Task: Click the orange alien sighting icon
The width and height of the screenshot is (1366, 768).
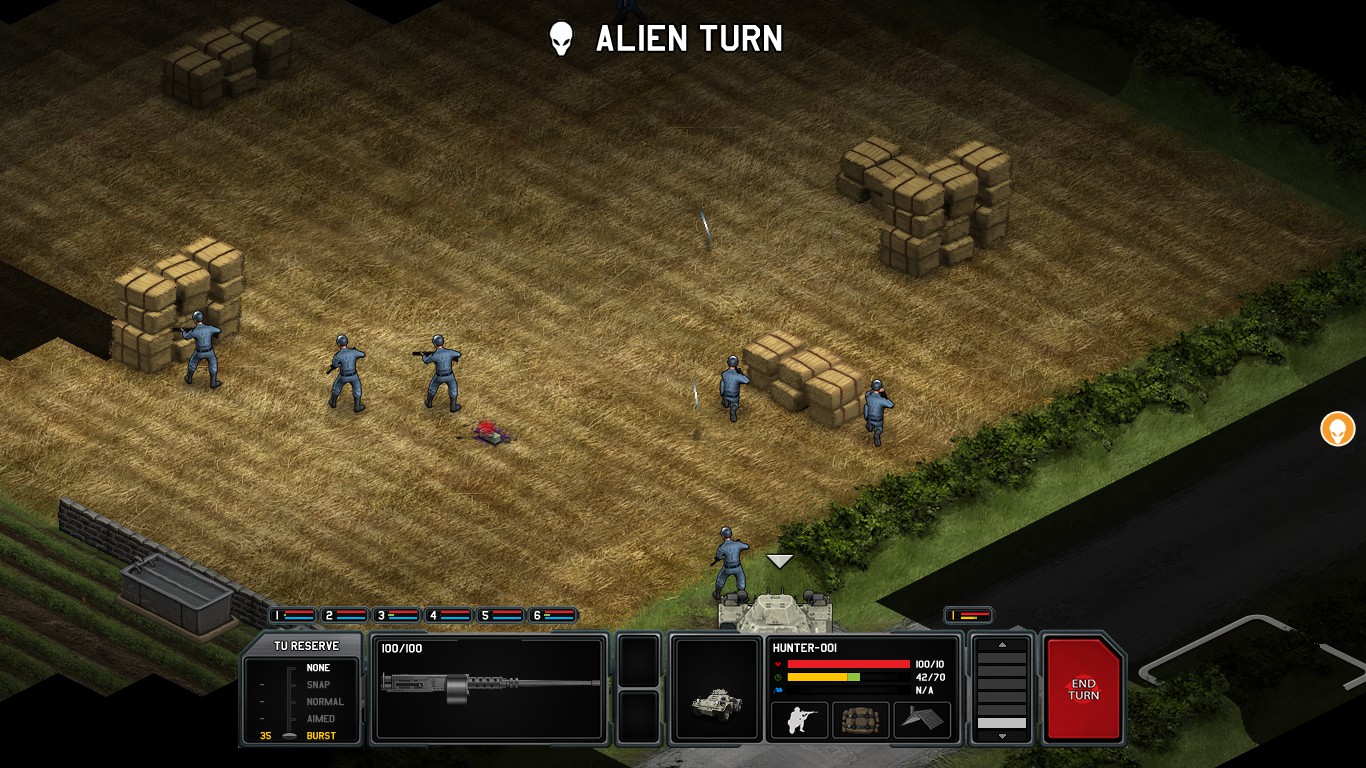Action: [x=1337, y=430]
